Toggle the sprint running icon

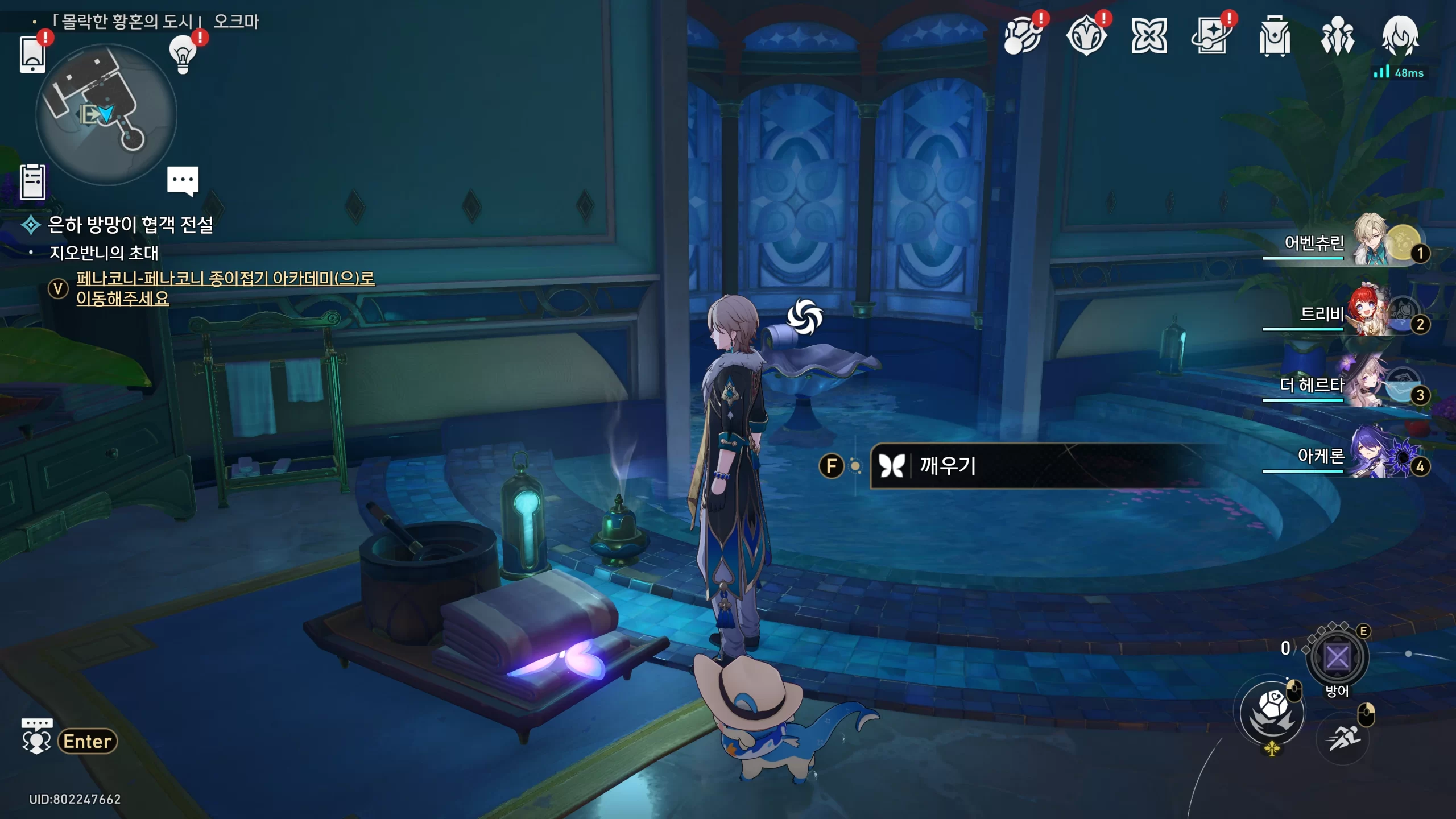point(1343,738)
